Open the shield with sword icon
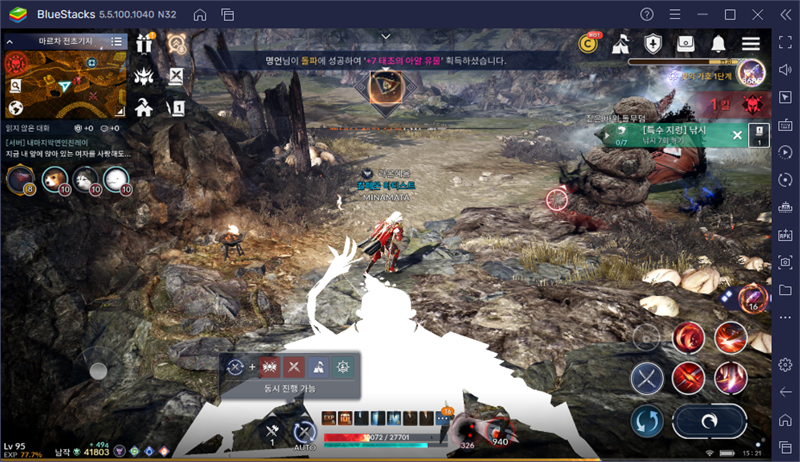This screenshot has width=800, height=462. (x=652, y=43)
